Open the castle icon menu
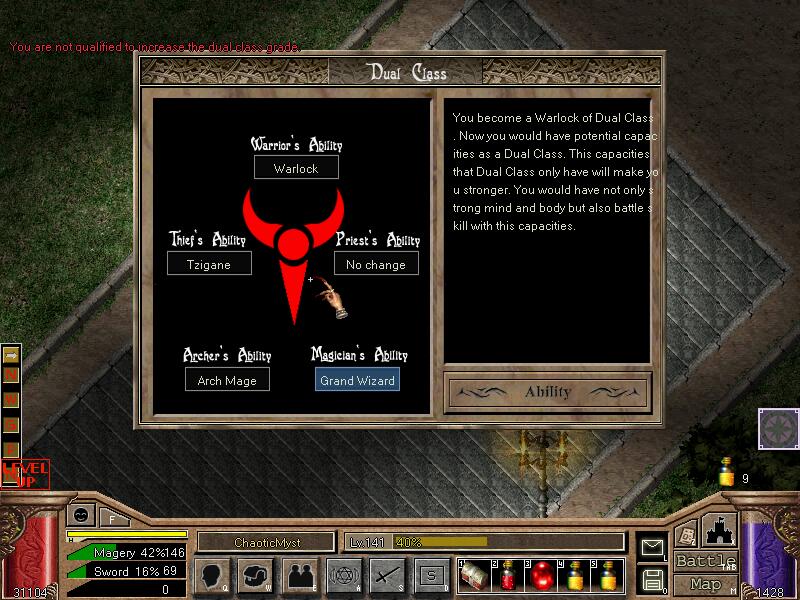The width and height of the screenshot is (800, 600). tap(720, 530)
